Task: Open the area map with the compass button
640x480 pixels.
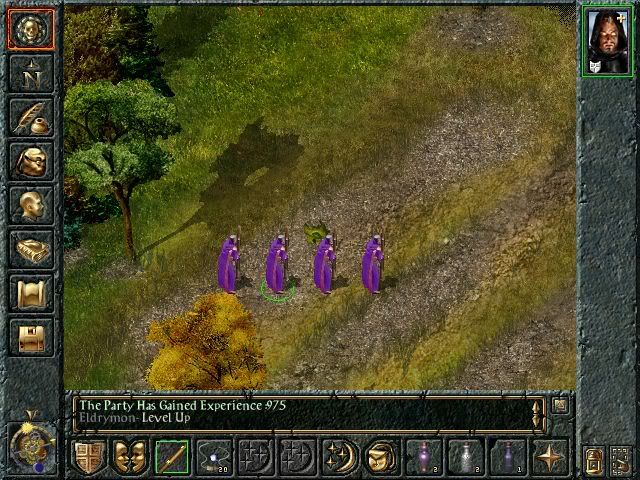Action: (x=30, y=73)
